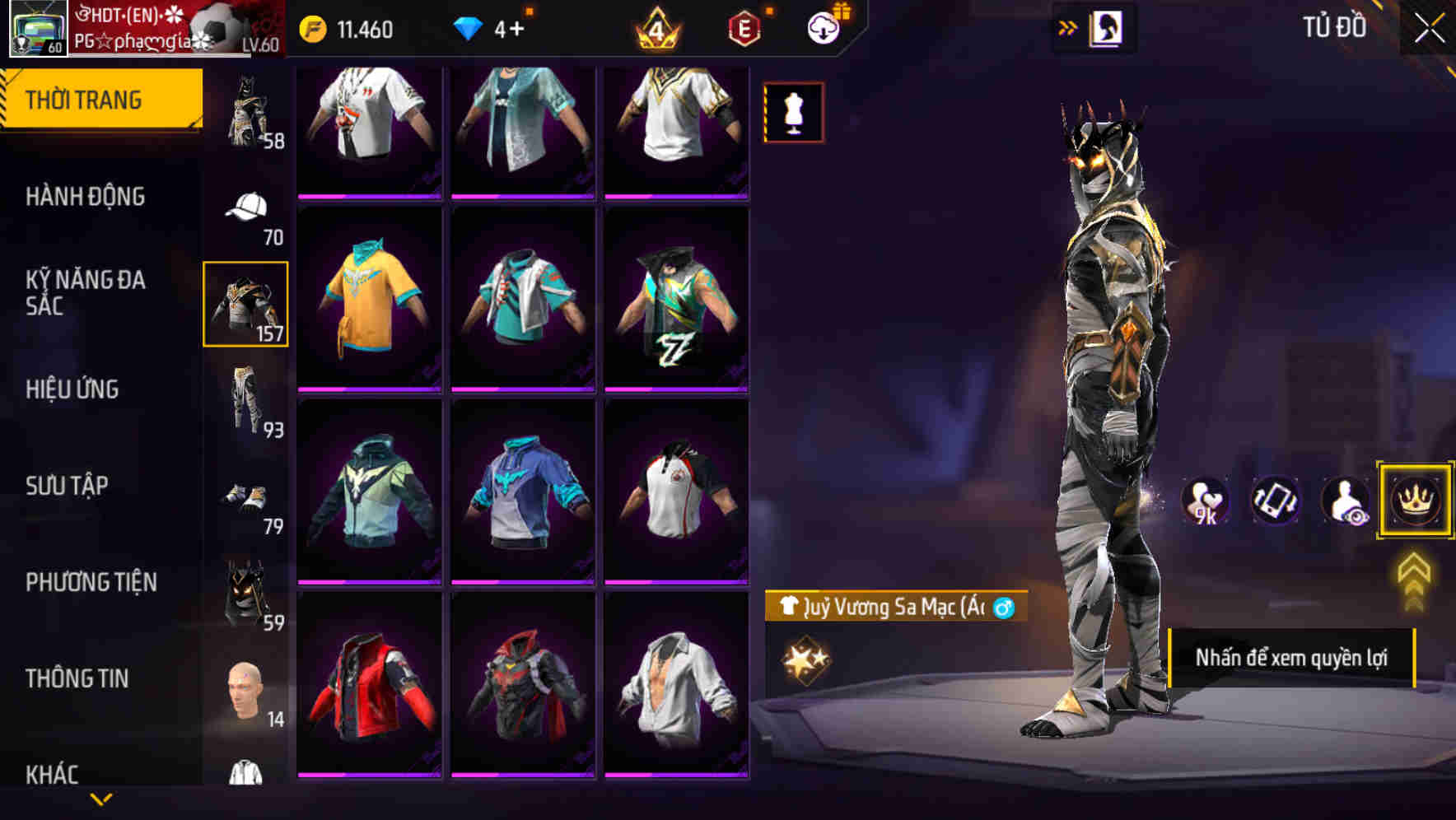Image resolution: width=1456 pixels, height=820 pixels.
Task: Tap the rotating phone view icon
Action: point(1274,500)
